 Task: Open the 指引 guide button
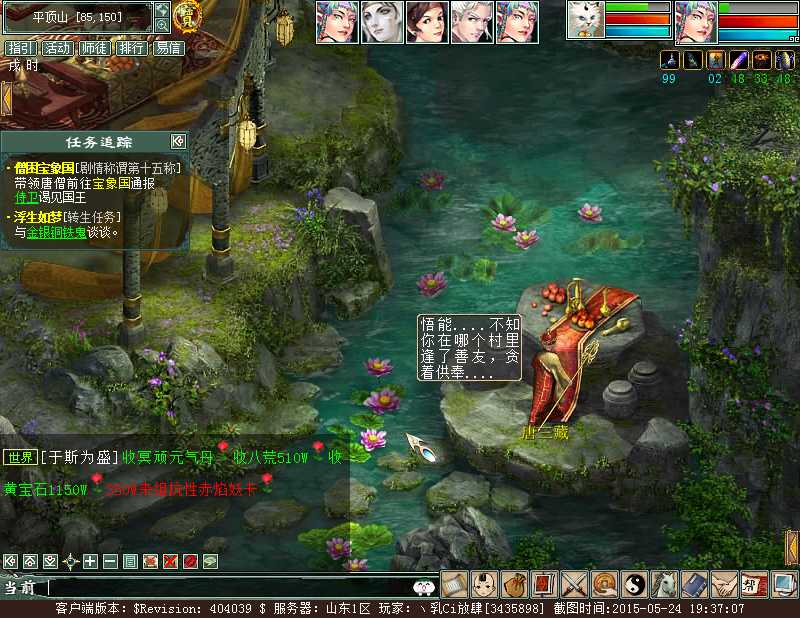[x=19, y=48]
